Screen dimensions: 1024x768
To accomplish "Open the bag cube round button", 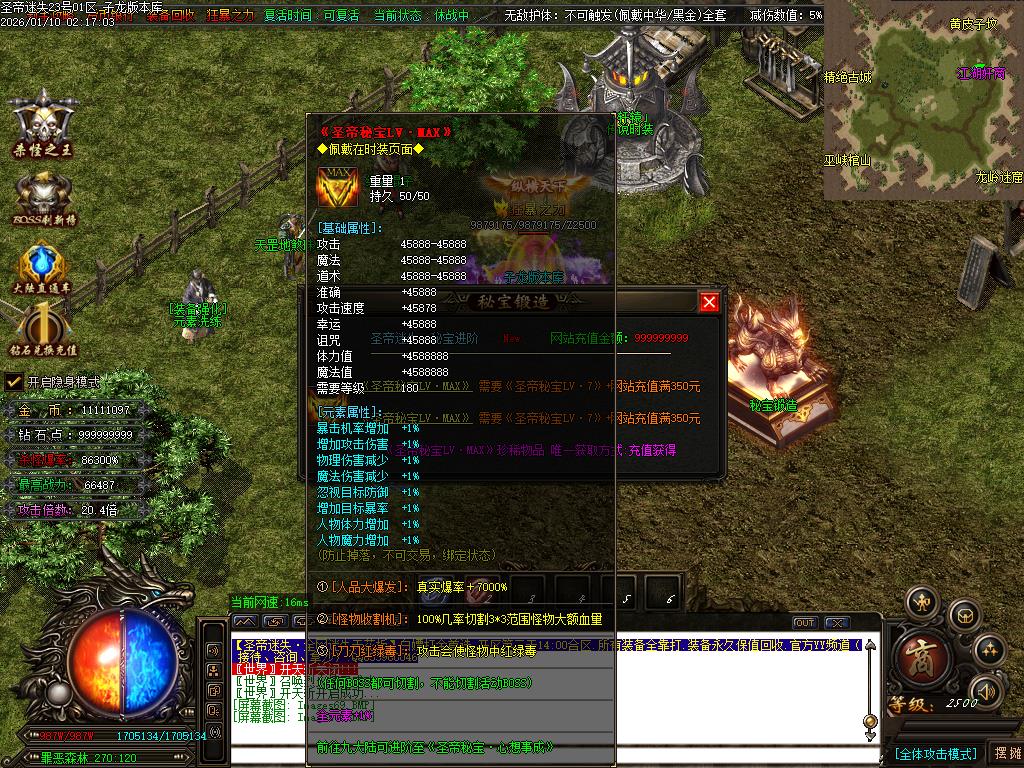I will pos(964,614).
